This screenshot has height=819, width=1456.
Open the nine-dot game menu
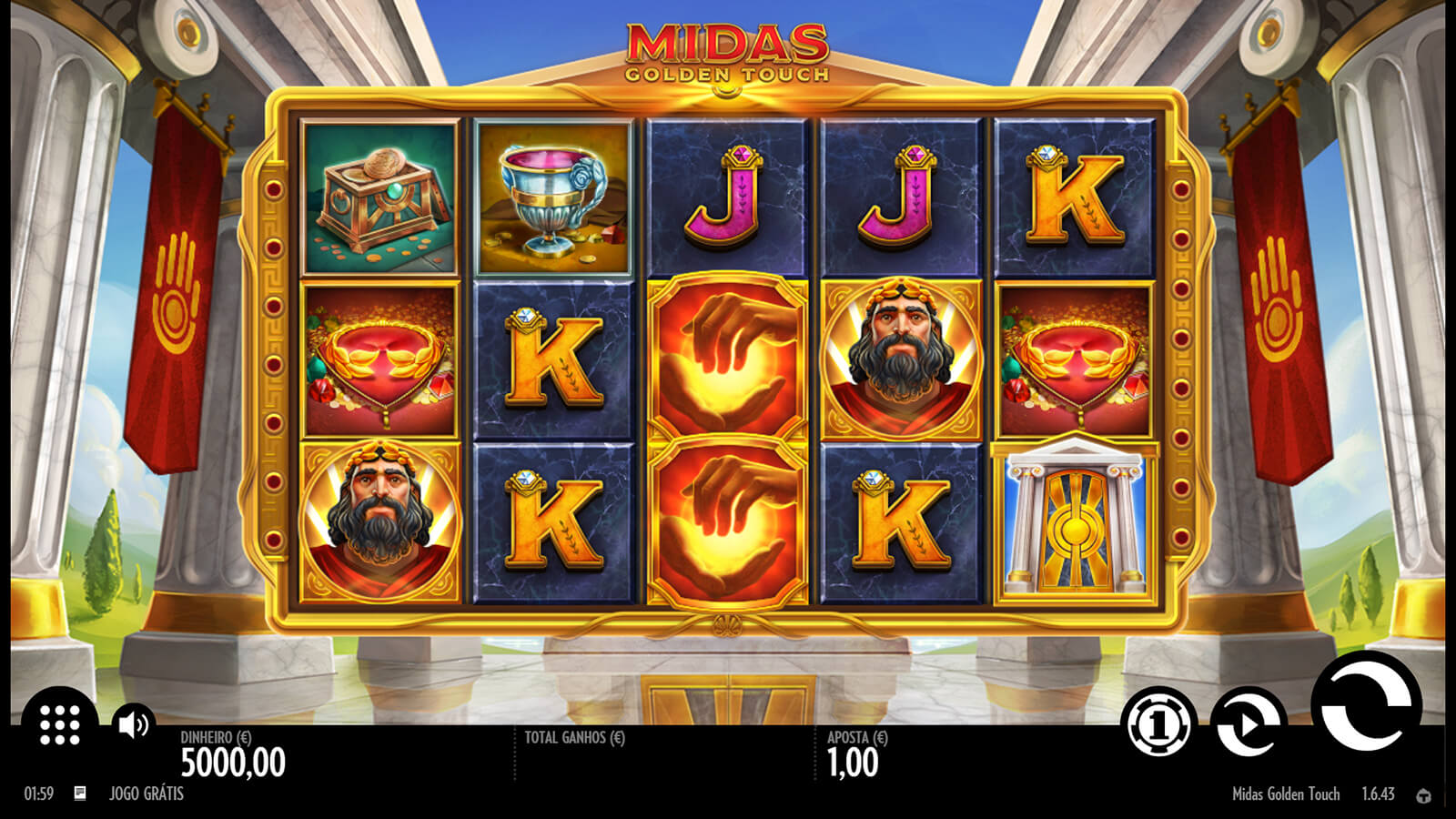60,724
